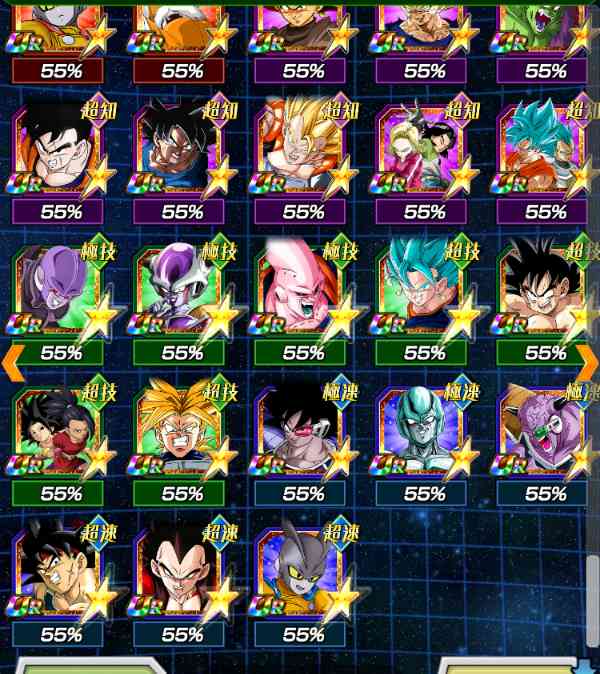Click the orange left page arrow
The height and width of the screenshot is (674, 600).
12,362
